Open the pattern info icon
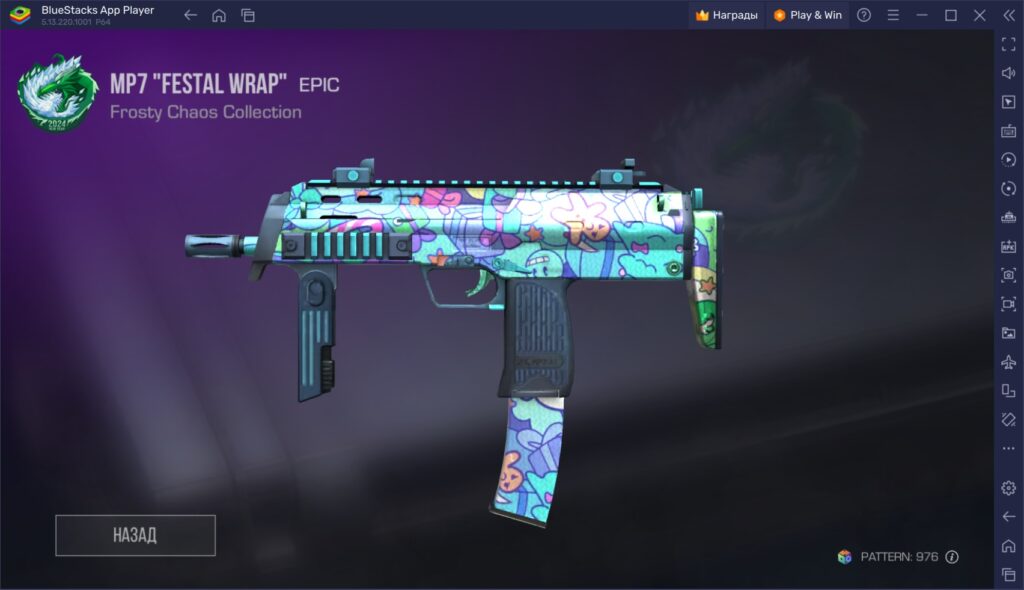The height and width of the screenshot is (590, 1024). pos(952,557)
